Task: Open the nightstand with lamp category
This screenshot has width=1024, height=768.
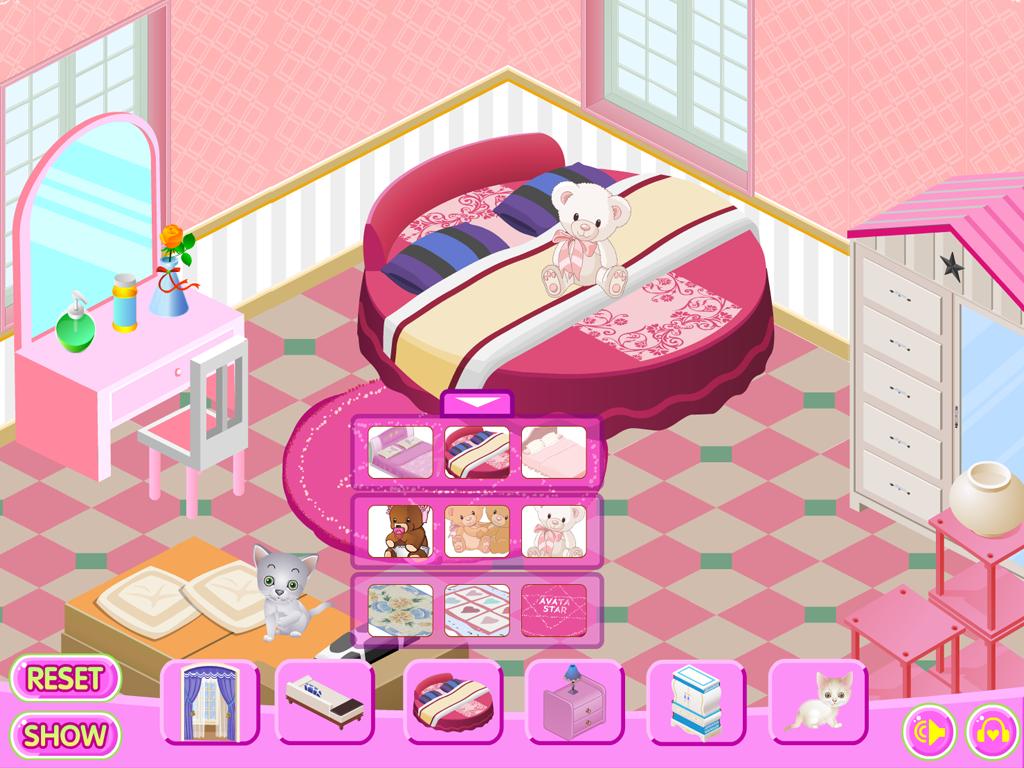Action: (575, 701)
